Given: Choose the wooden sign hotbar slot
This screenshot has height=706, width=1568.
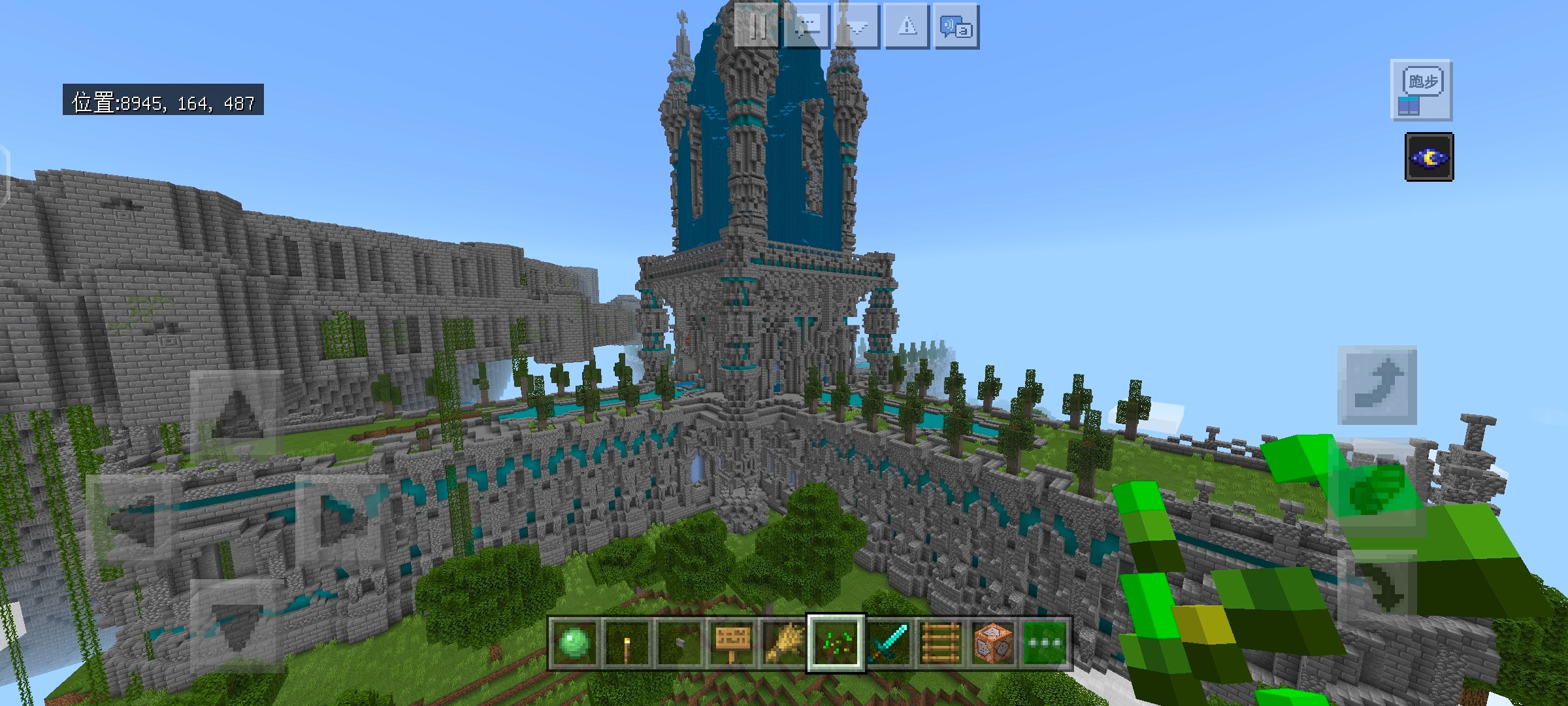Looking at the screenshot, I should coord(730,643).
